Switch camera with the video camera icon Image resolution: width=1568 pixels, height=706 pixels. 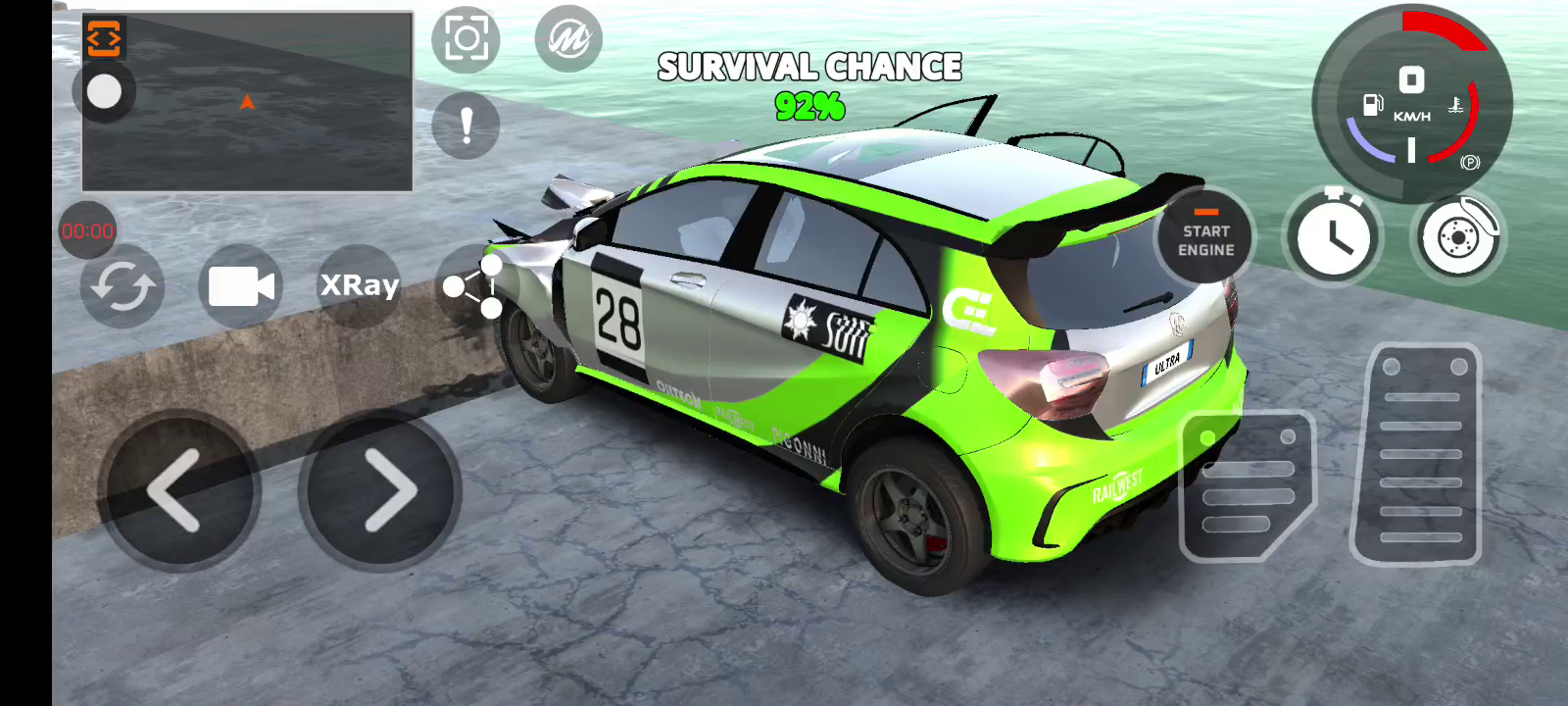pyautogui.click(x=241, y=286)
